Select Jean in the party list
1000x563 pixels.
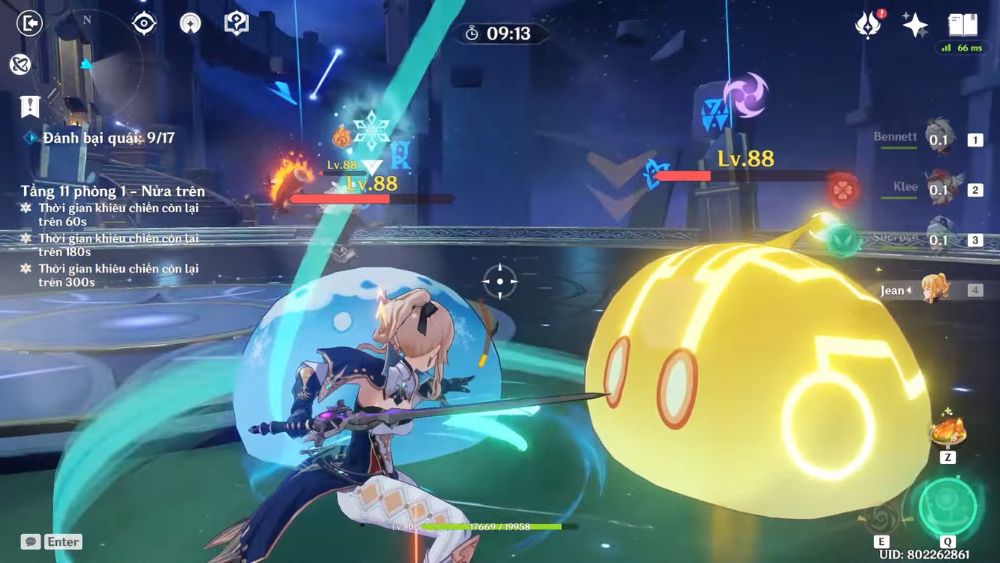[x=936, y=290]
